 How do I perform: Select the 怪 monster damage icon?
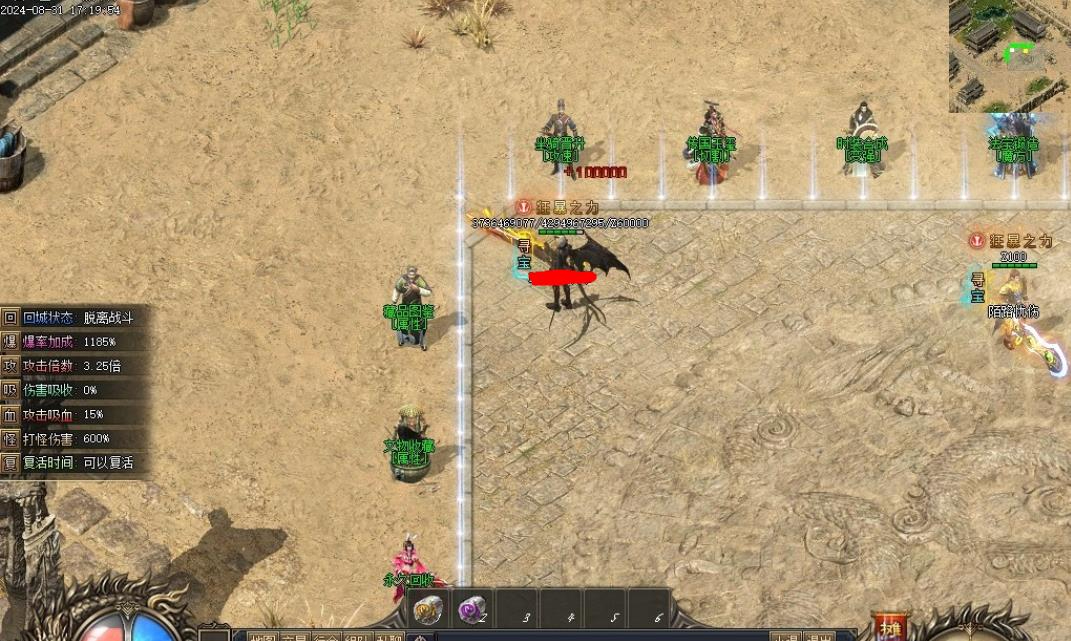pyautogui.click(x=10, y=438)
